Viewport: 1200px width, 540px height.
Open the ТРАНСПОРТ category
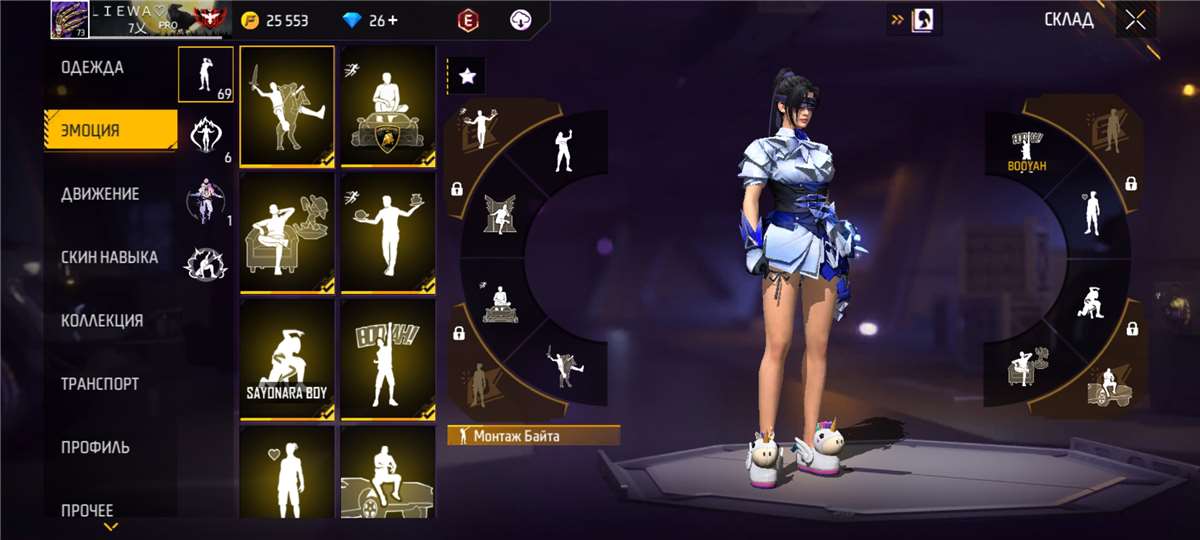(100, 384)
